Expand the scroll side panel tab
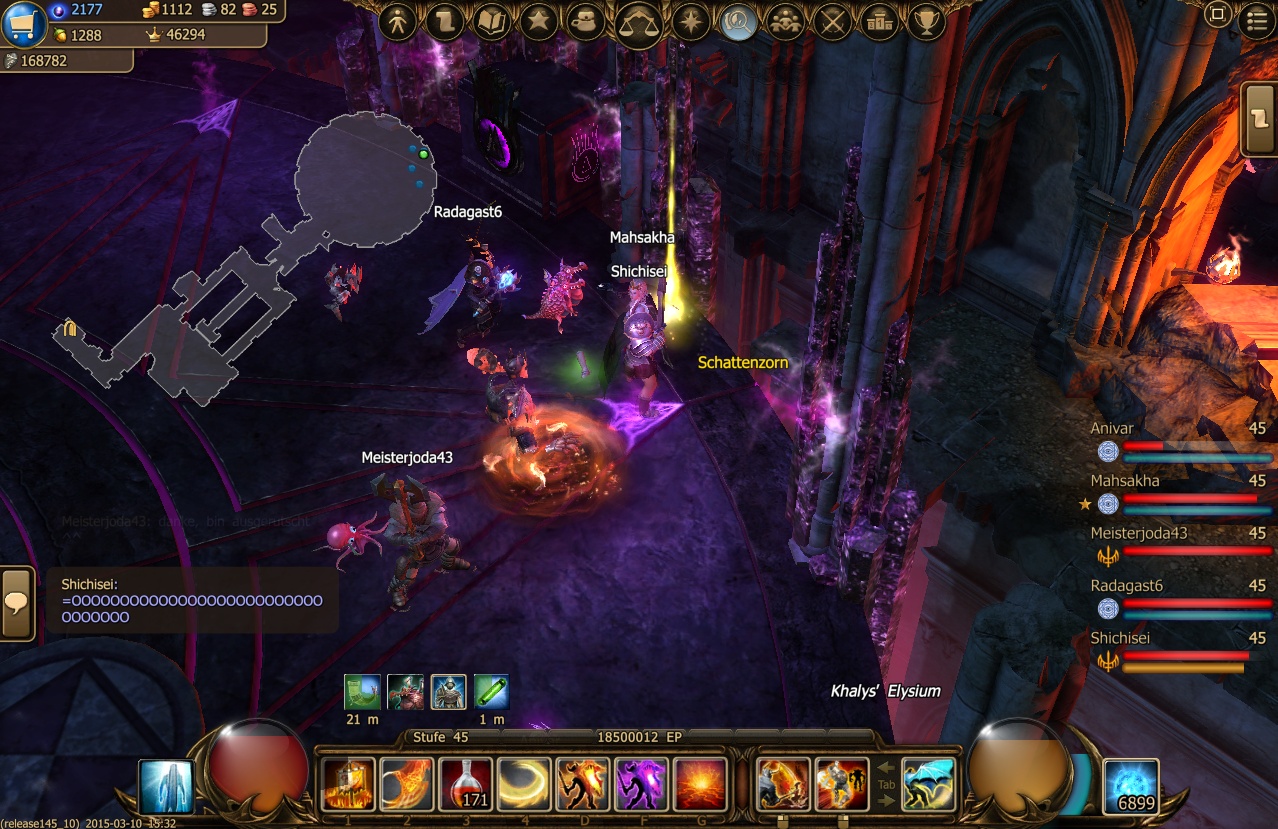Viewport: 1278px width, 829px height. coord(1258,118)
